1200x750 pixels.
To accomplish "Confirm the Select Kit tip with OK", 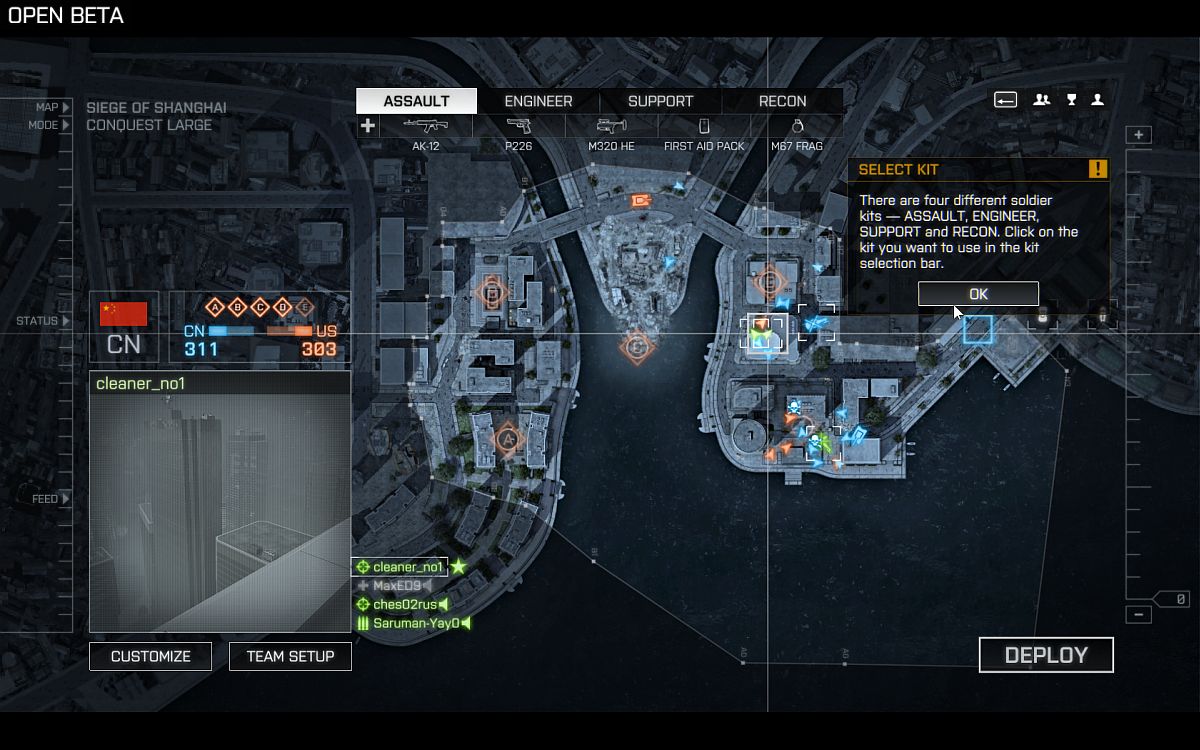I will (978, 293).
